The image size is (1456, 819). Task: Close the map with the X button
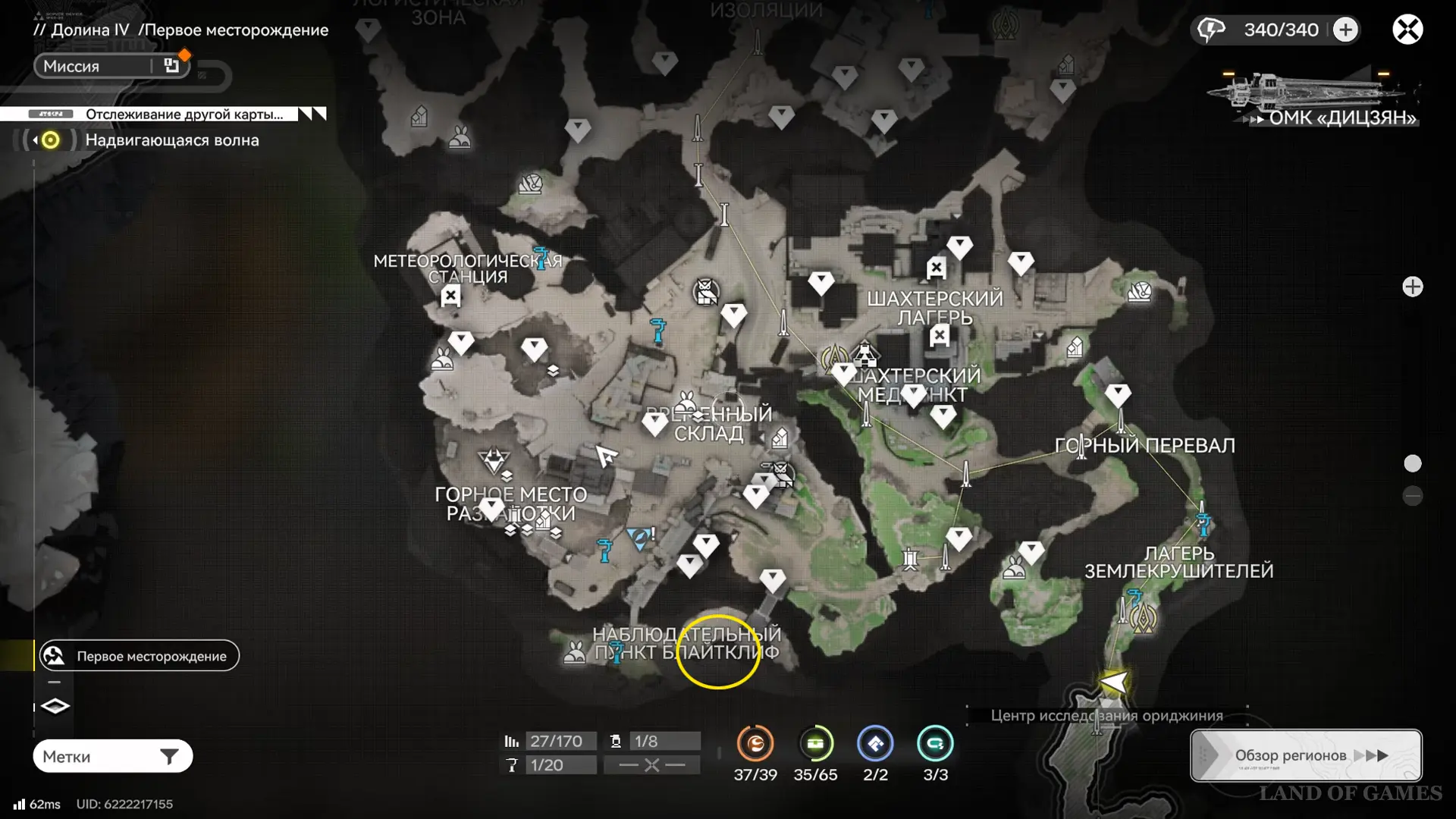(x=1407, y=30)
